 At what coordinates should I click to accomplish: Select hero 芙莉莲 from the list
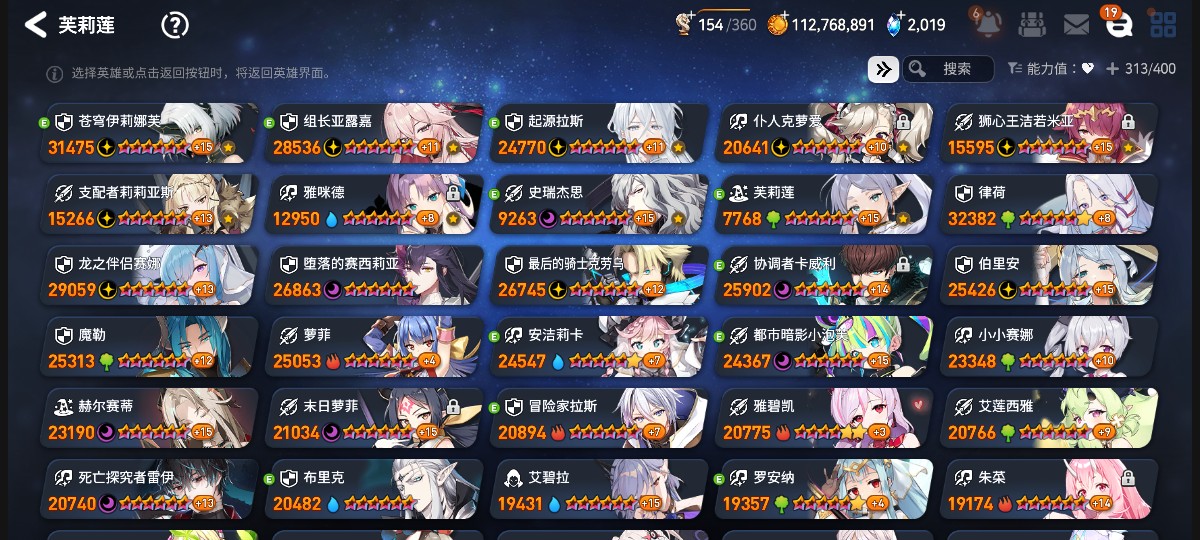(x=825, y=205)
